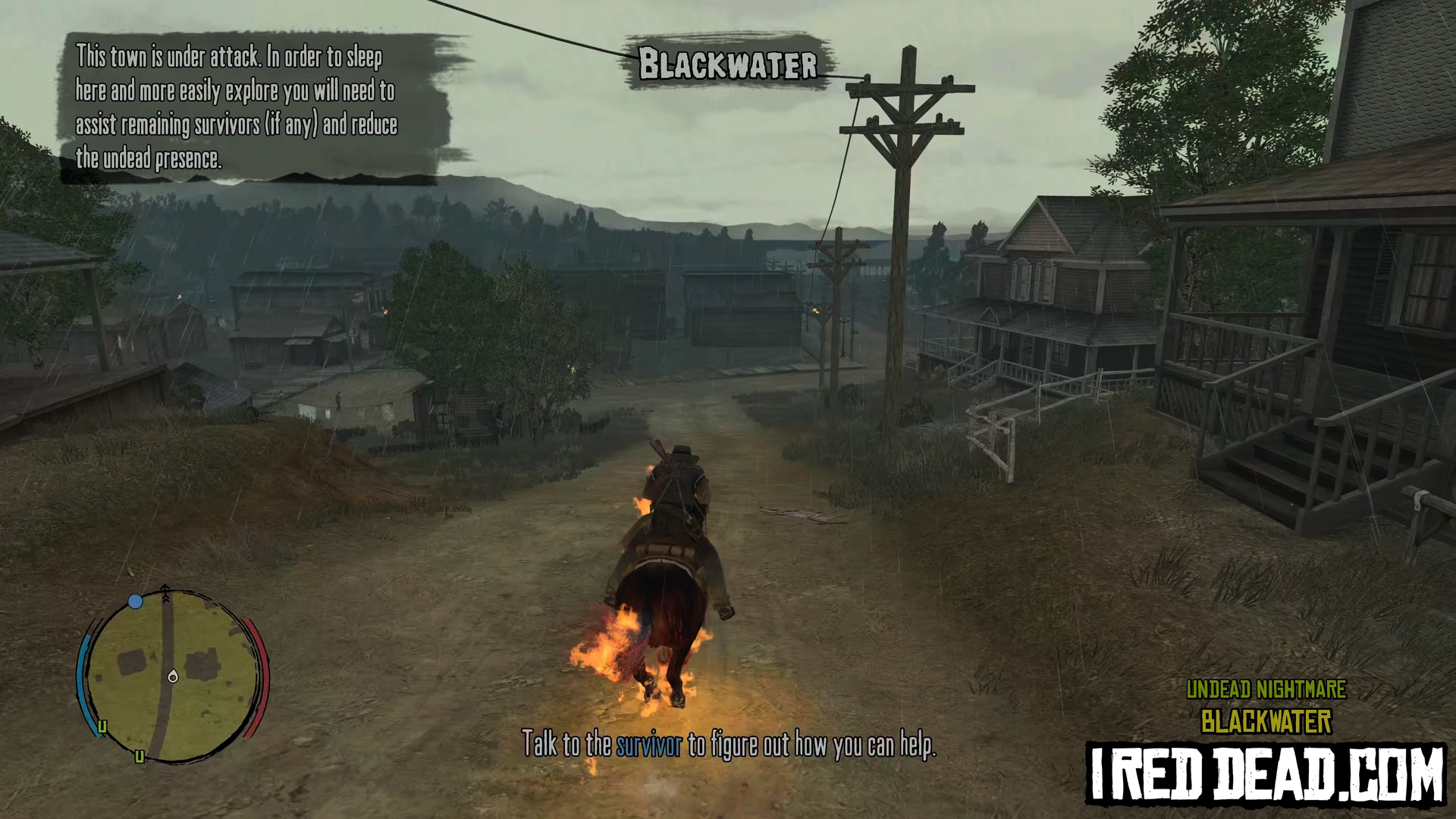Click the iRedDead.com watermark logo
This screenshot has height=819, width=1456.
click(1266, 773)
